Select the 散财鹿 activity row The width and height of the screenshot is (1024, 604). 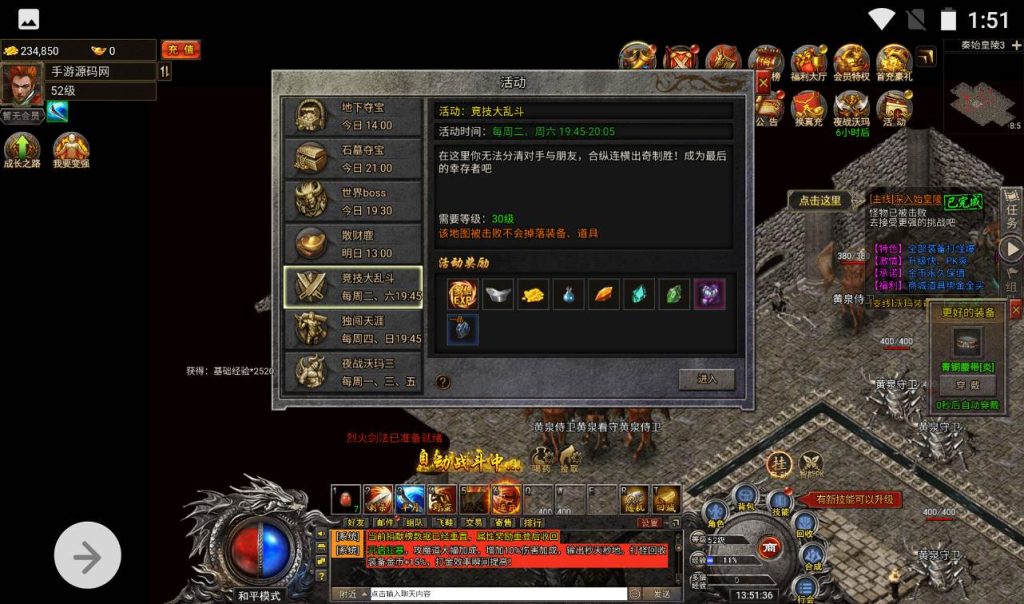pyautogui.click(x=352, y=243)
